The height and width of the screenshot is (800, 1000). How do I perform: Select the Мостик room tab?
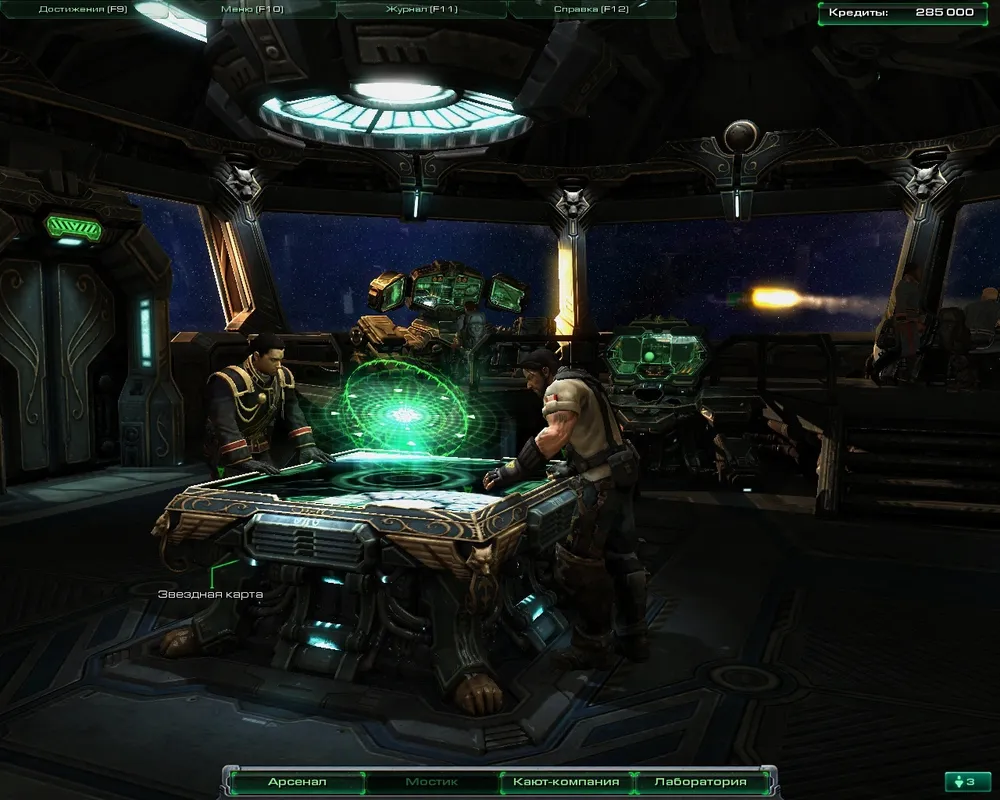point(432,782)
